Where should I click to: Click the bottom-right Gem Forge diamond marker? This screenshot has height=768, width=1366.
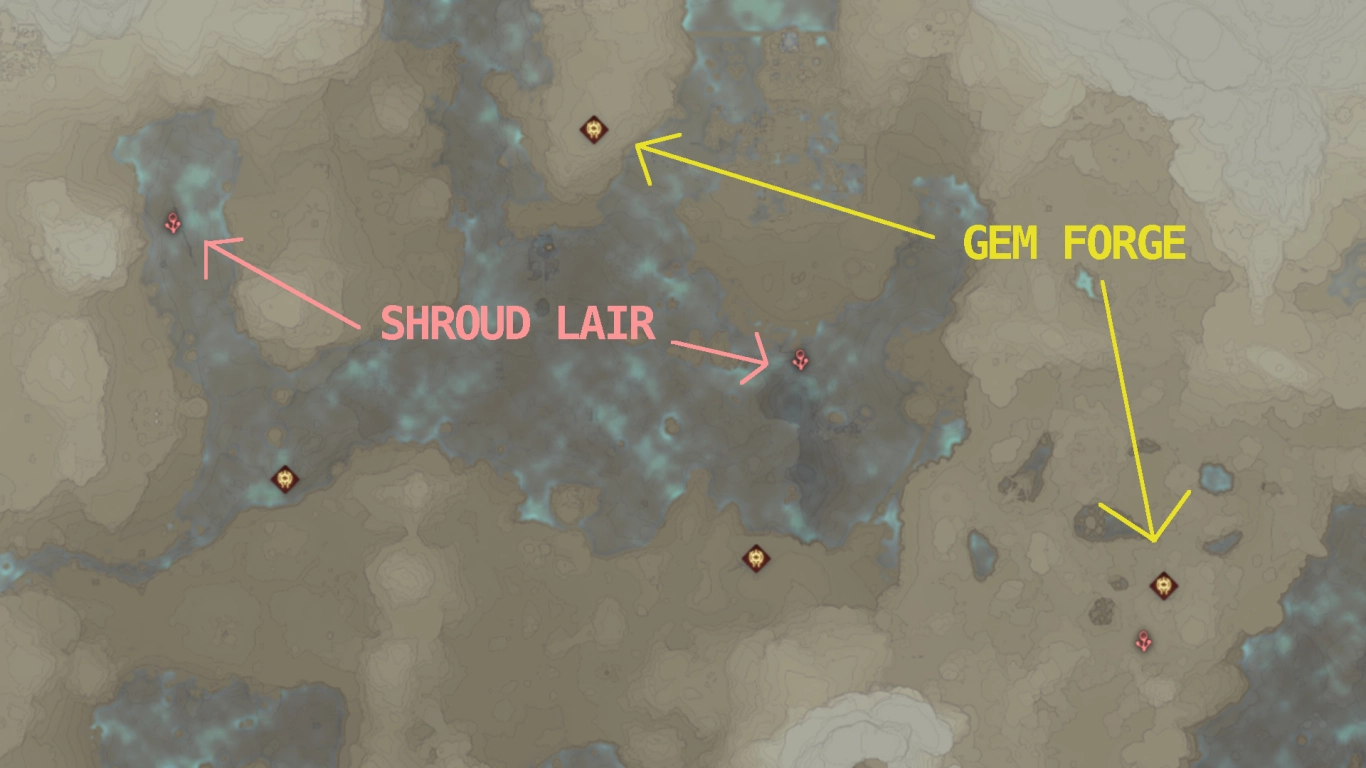pos(1163,585)
